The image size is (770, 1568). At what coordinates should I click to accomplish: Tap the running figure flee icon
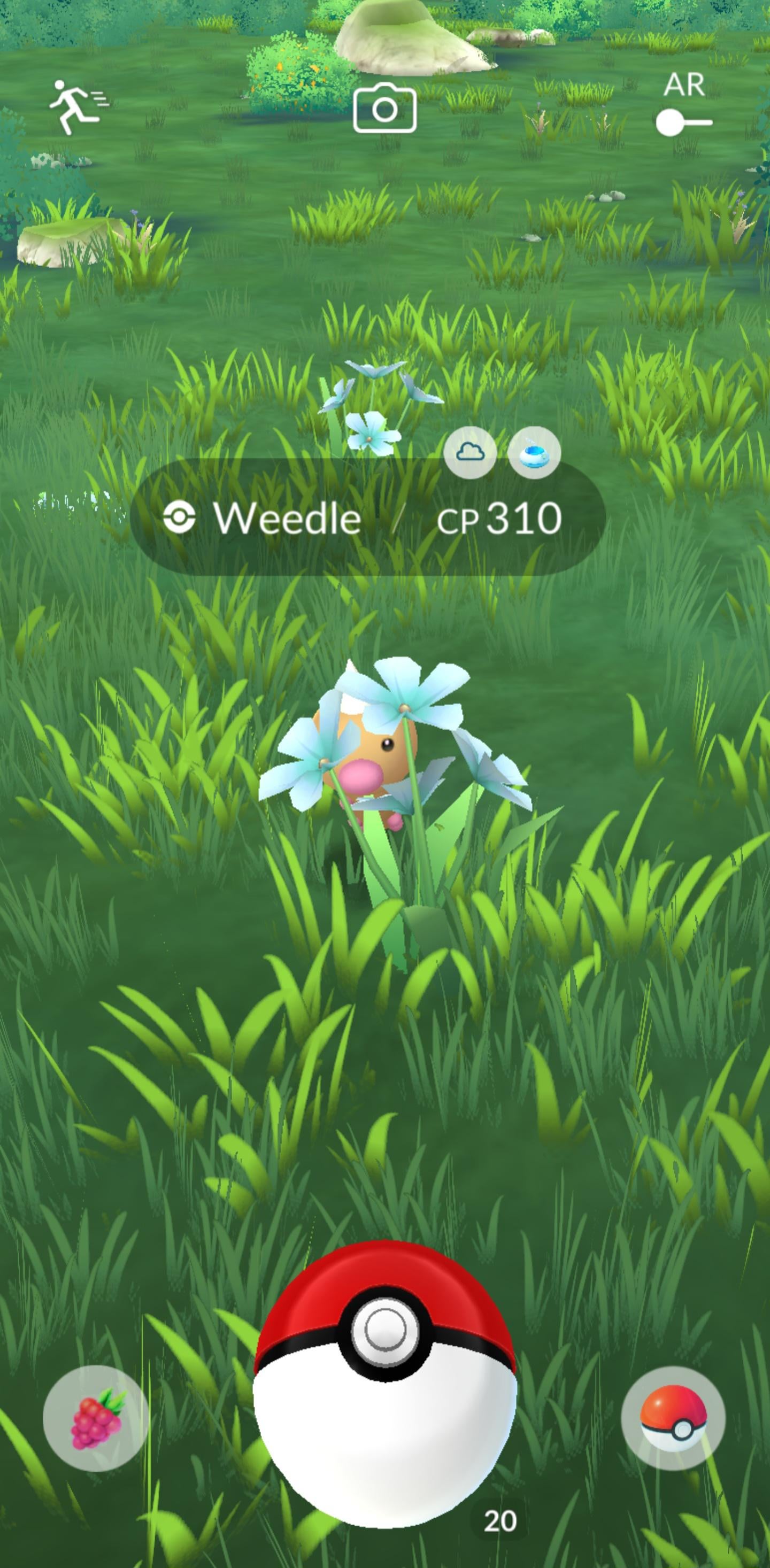pyautogui.click(x=78, y=107)
